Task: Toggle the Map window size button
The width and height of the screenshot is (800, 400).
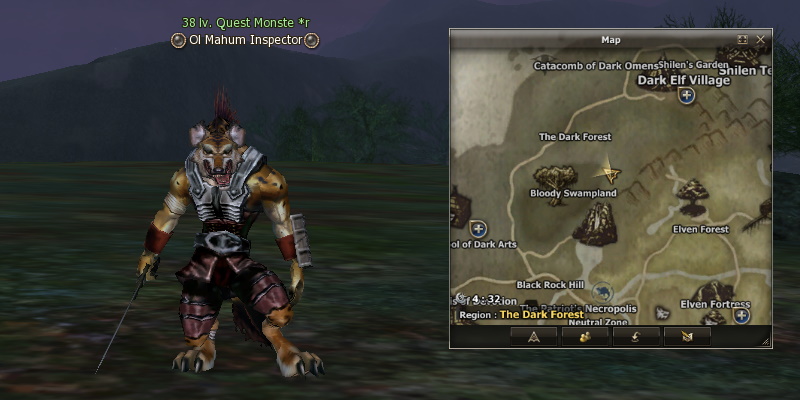Action: (x=742, y=40)
